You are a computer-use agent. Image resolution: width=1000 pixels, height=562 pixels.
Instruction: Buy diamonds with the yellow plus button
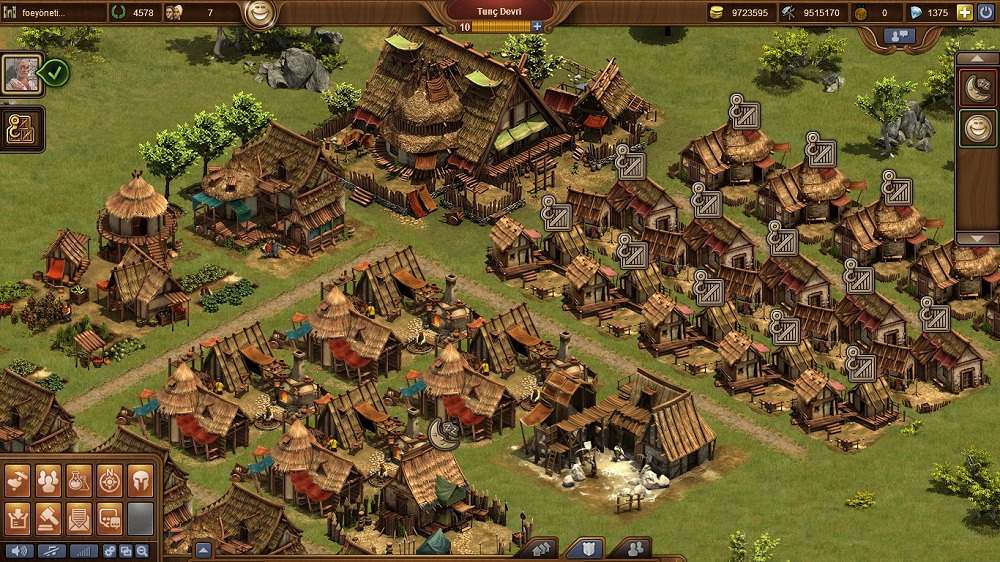click(964, 12)
